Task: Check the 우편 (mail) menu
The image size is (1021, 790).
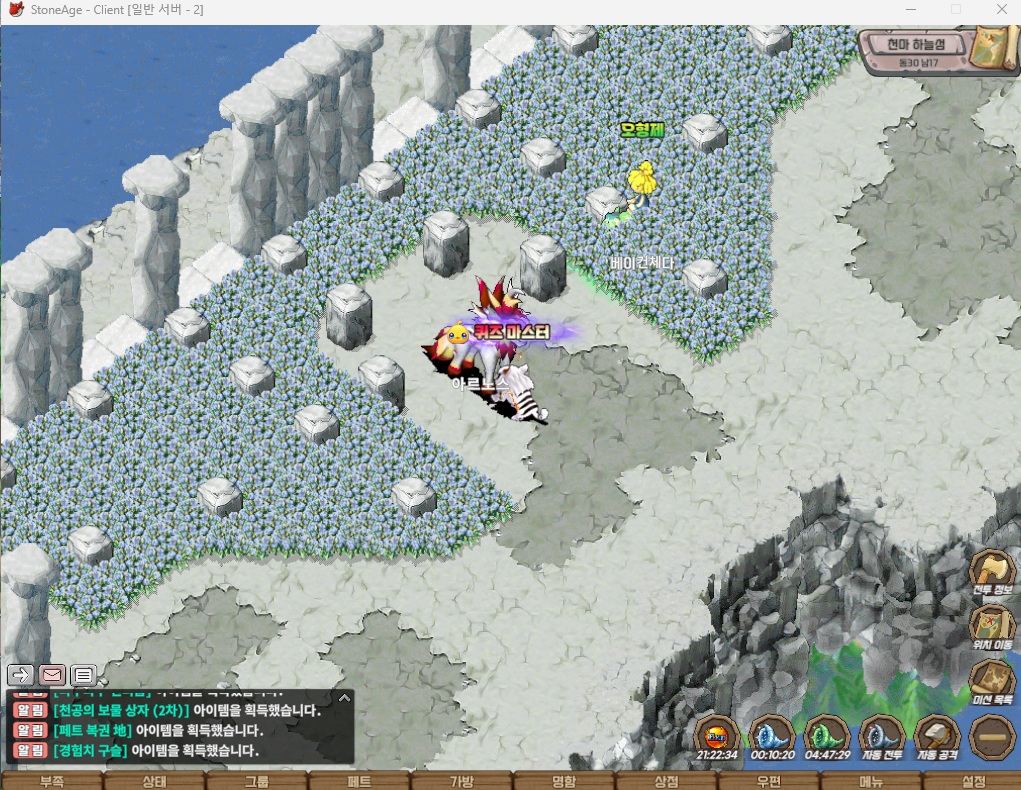Action: [768, 780]
